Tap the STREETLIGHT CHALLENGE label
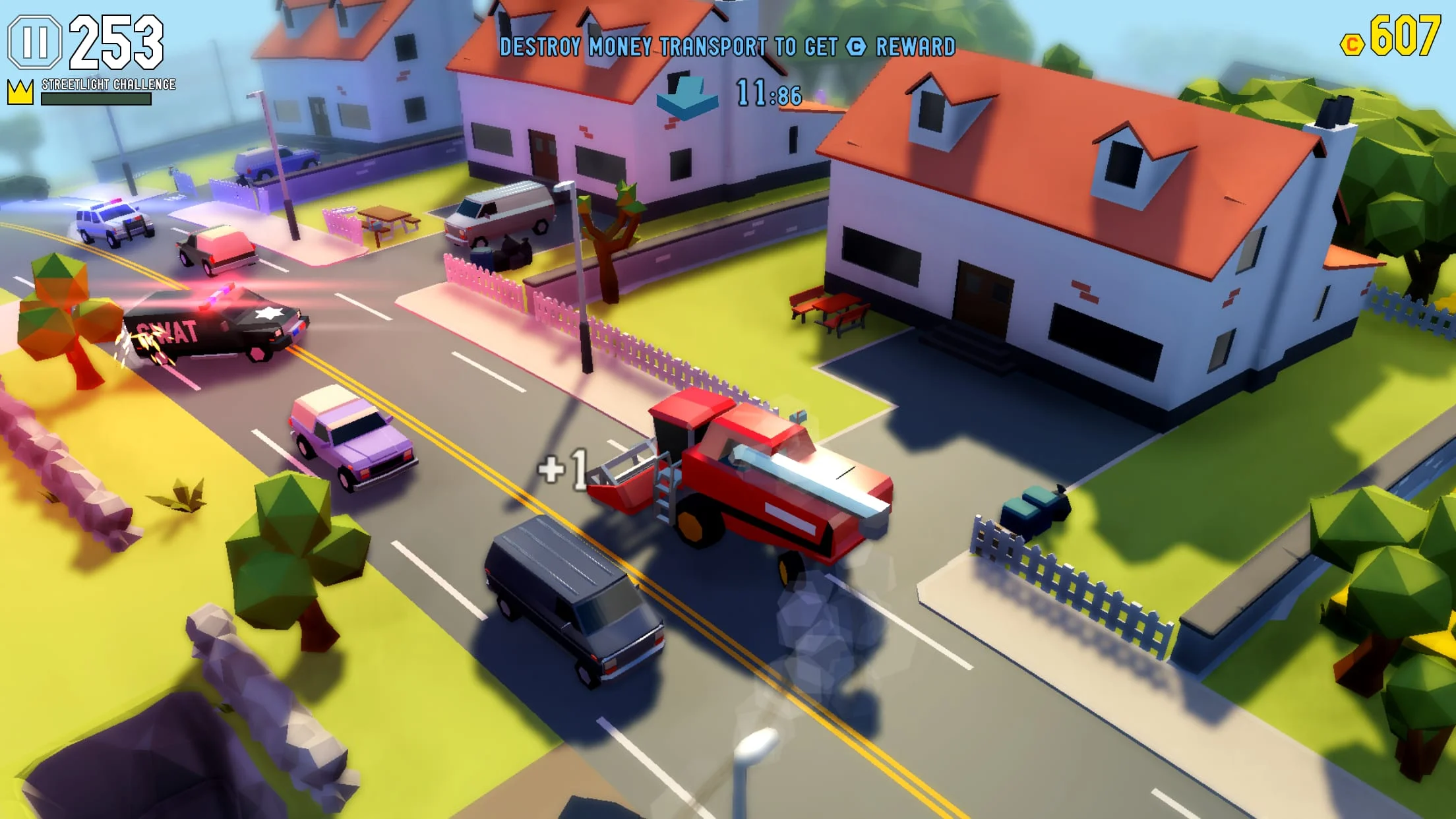This screenshot has width=1456, height=819. (x=107, y=84)
